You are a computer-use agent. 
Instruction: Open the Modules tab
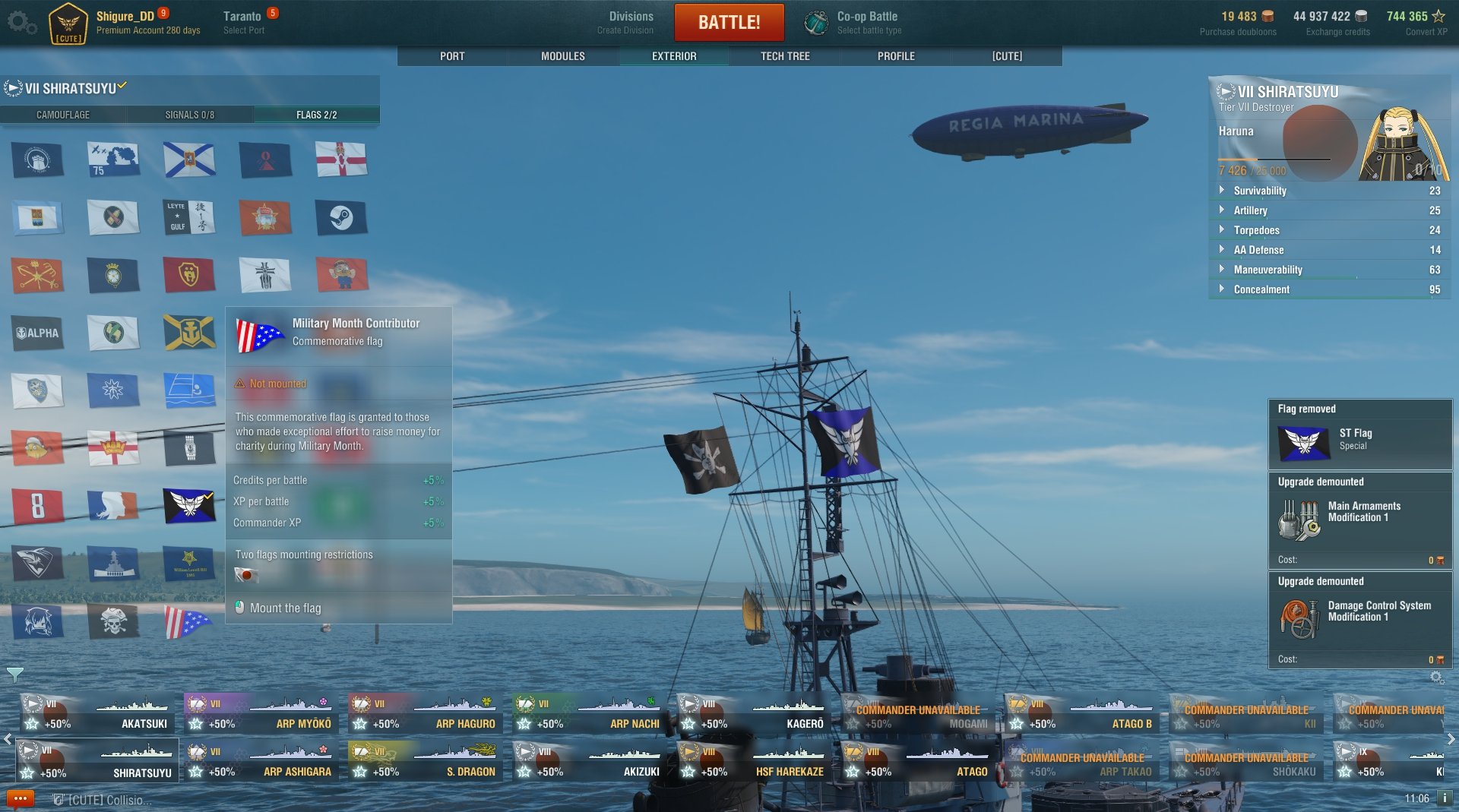(562, 56)
